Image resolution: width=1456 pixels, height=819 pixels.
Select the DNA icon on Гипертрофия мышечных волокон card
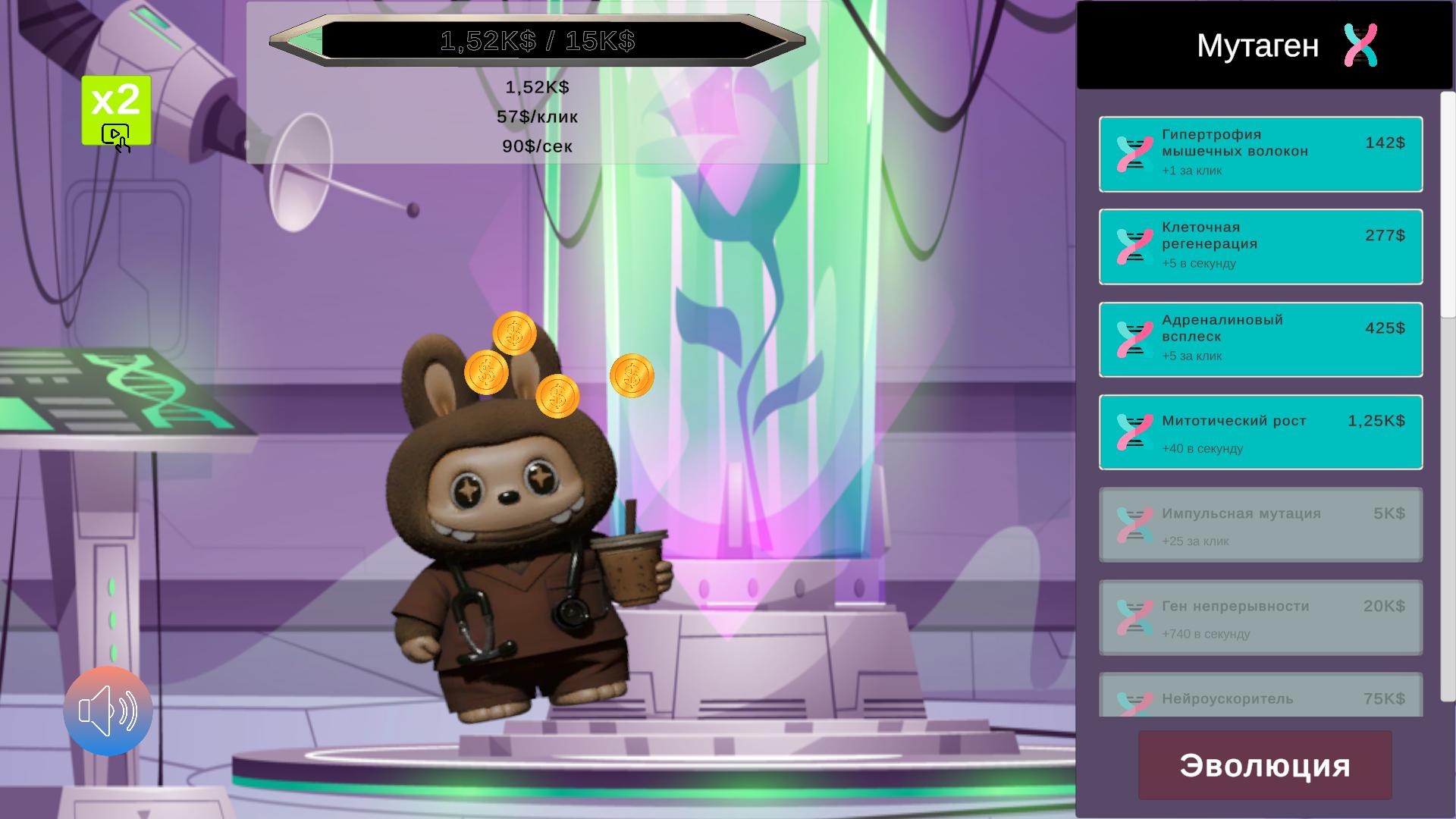[1131, 152]
